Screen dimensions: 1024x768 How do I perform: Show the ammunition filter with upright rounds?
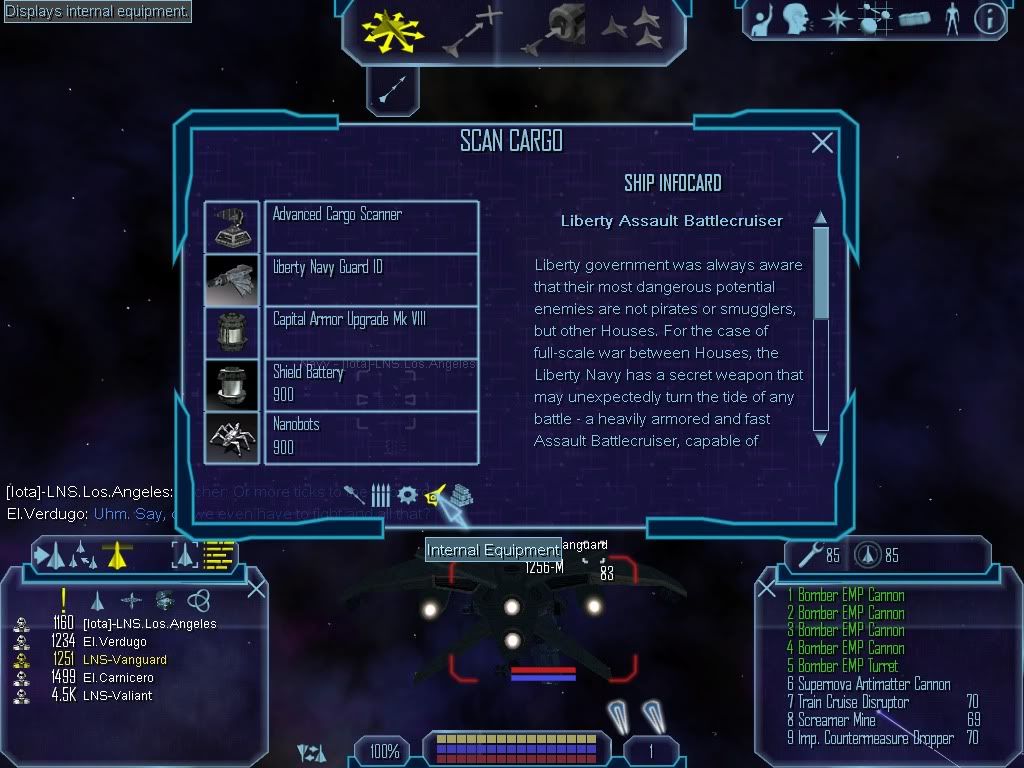coord(381,495)
